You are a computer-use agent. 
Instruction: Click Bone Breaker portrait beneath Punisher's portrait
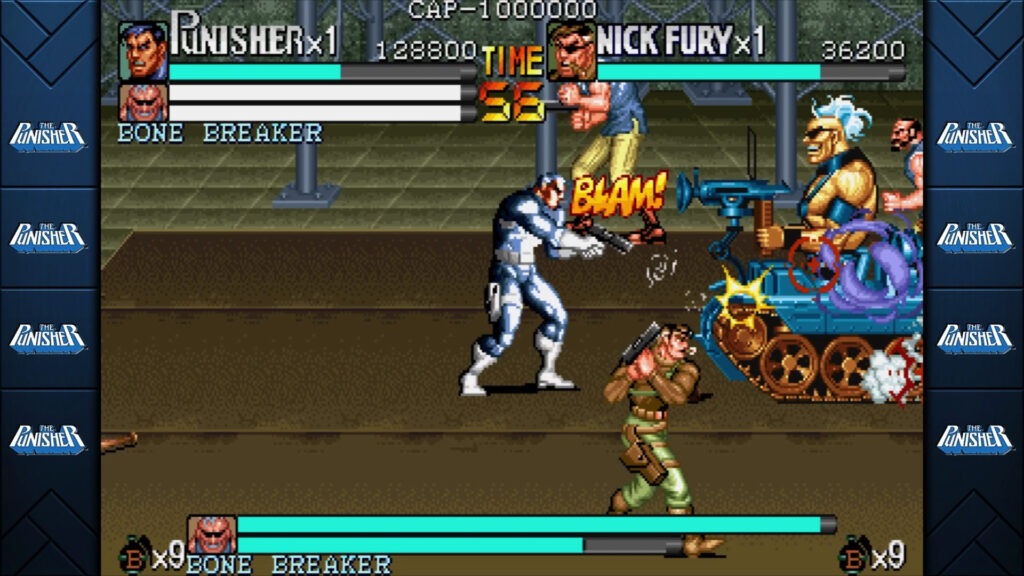(143, 102)
